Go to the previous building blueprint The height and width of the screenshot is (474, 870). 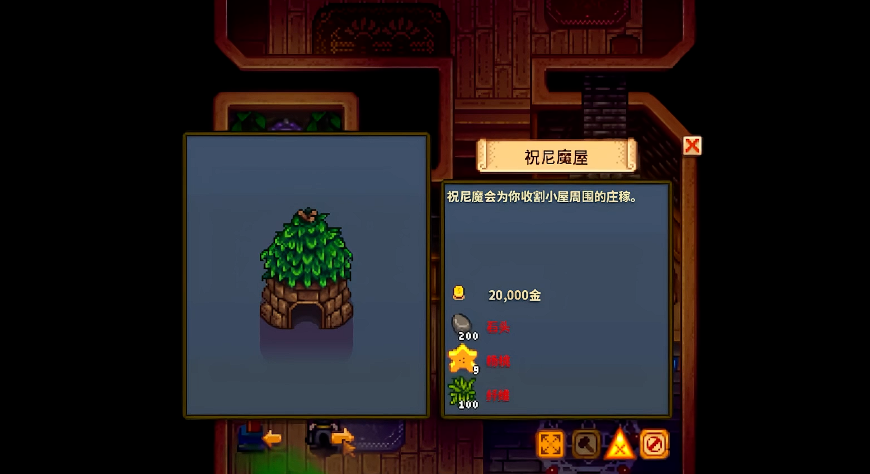click(x=271, y=437)
